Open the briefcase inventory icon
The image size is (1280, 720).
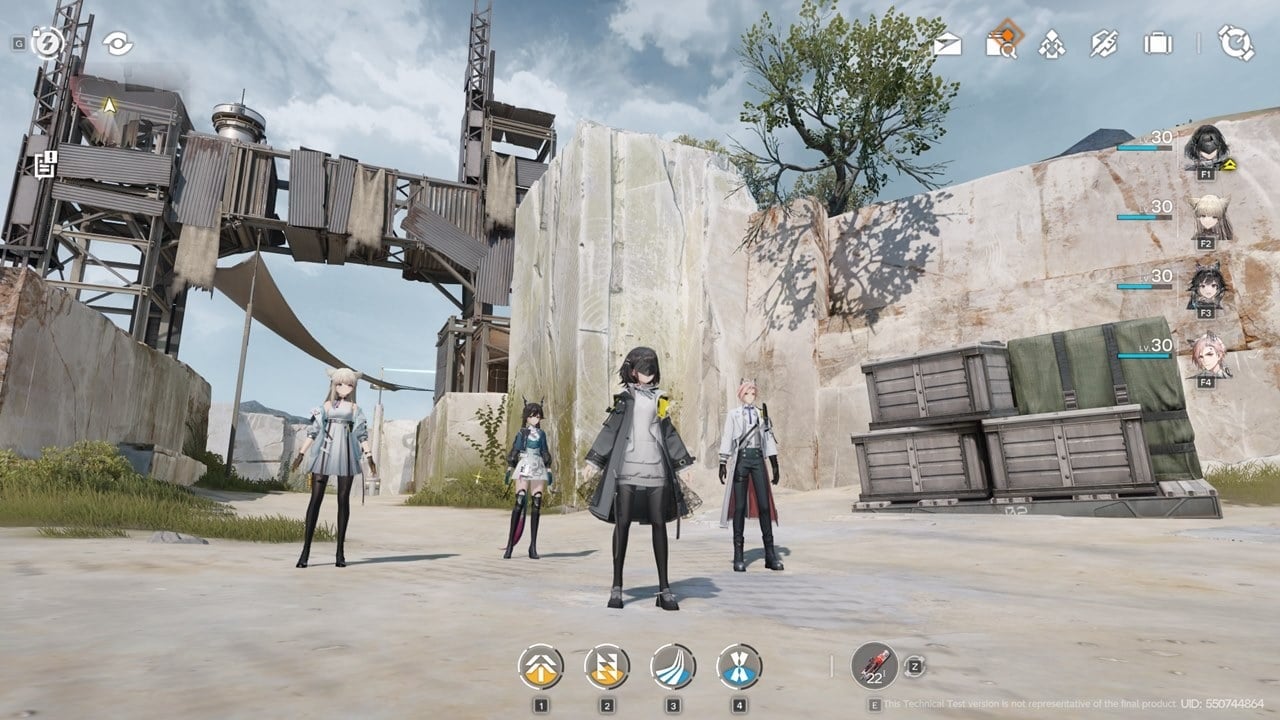pos(1158,43)
